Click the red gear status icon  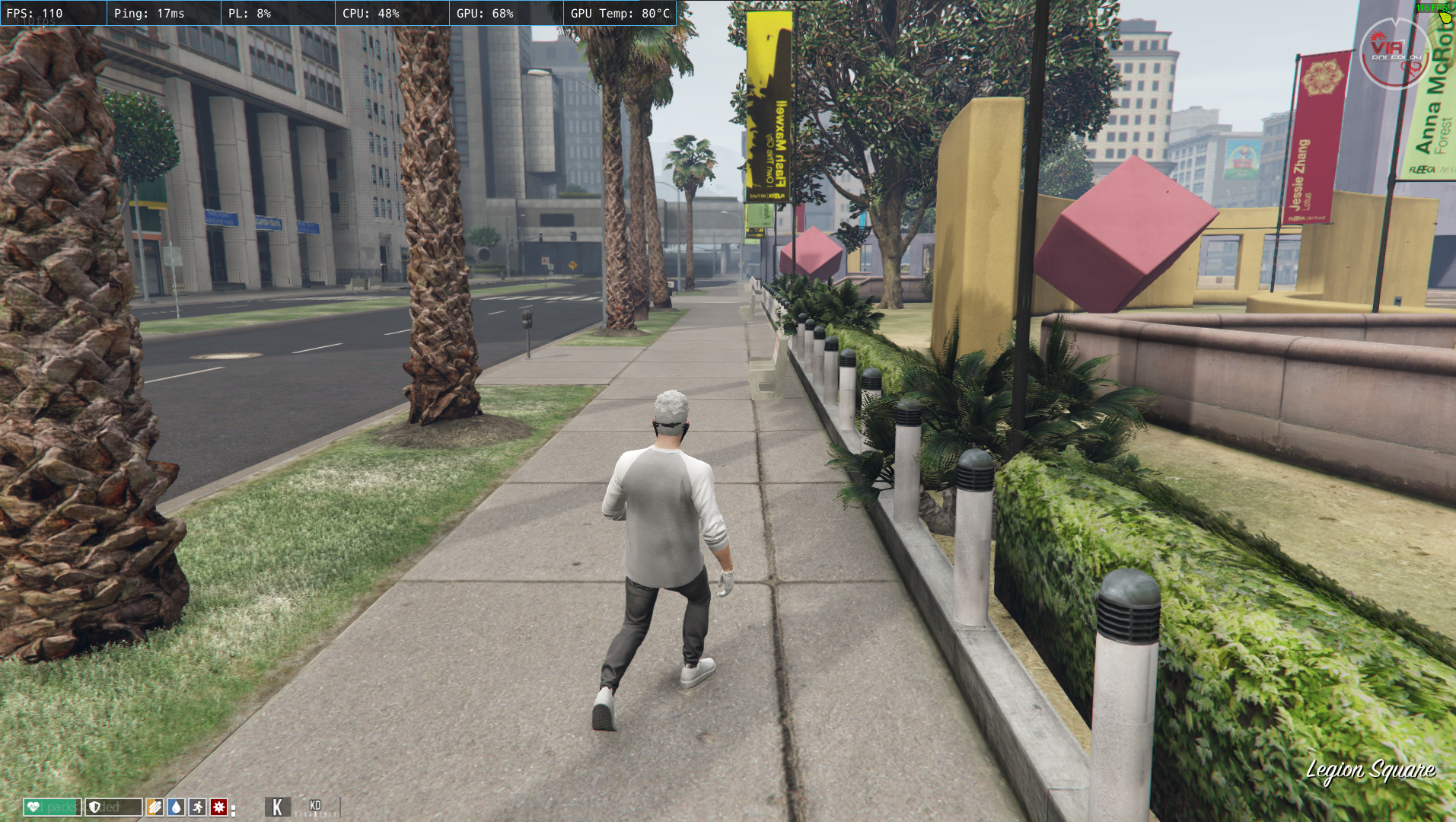click(218, 808)
